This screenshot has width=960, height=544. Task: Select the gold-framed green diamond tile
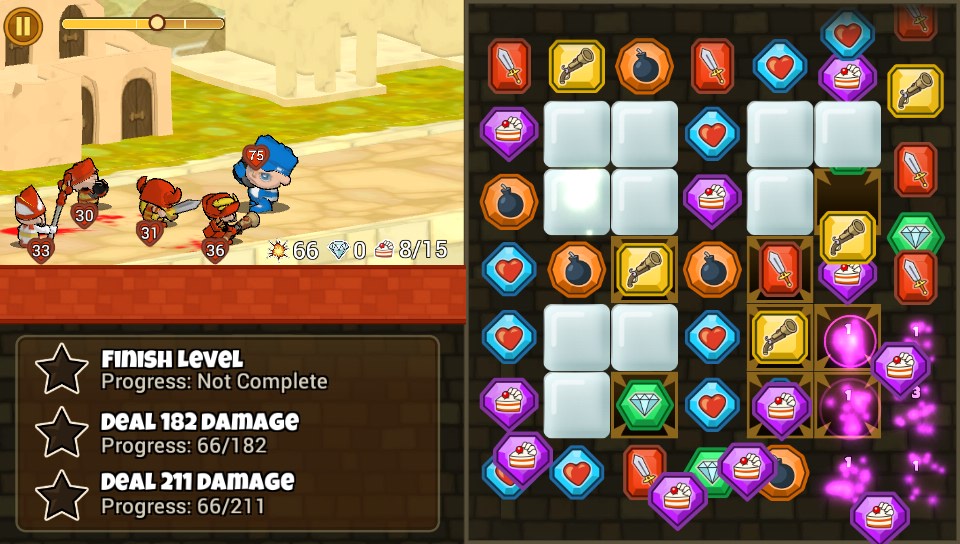(x=644, y=405)
